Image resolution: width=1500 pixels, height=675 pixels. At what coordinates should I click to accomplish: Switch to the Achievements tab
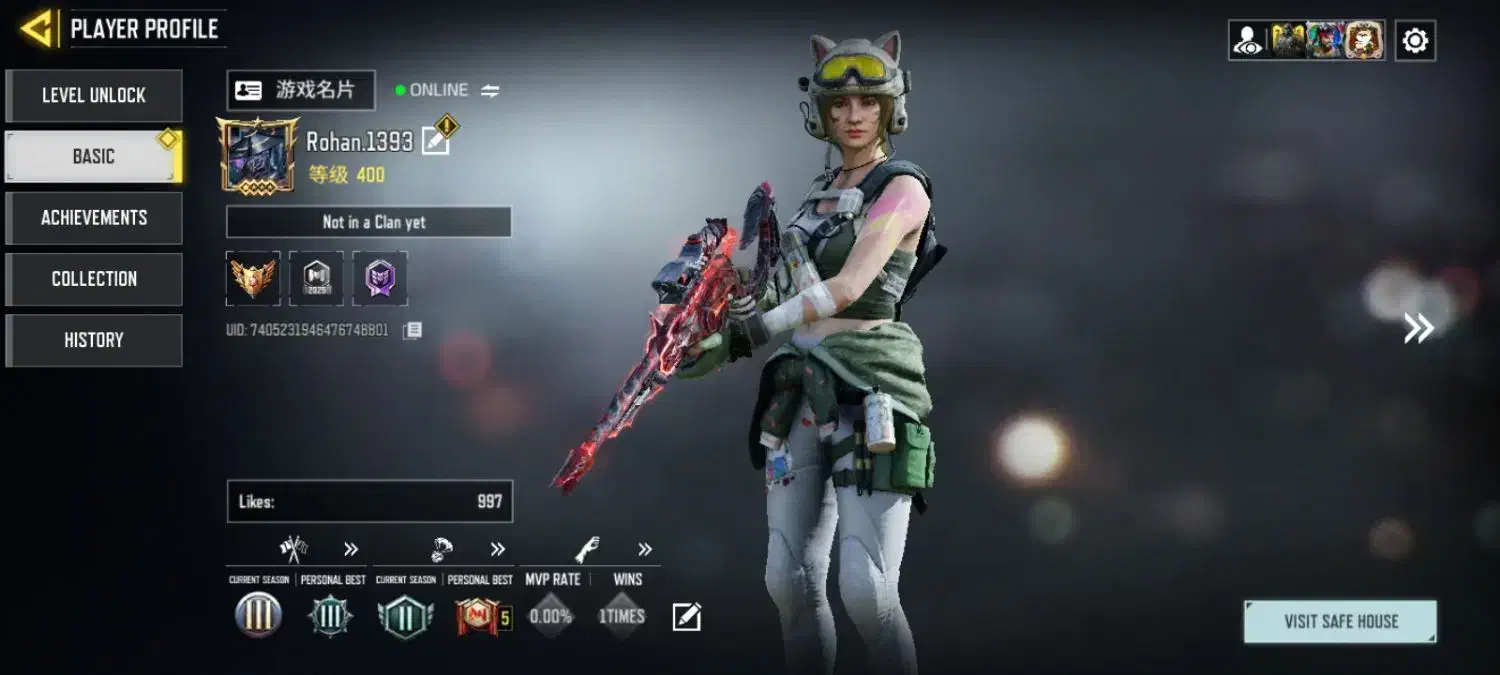[94, 218]
